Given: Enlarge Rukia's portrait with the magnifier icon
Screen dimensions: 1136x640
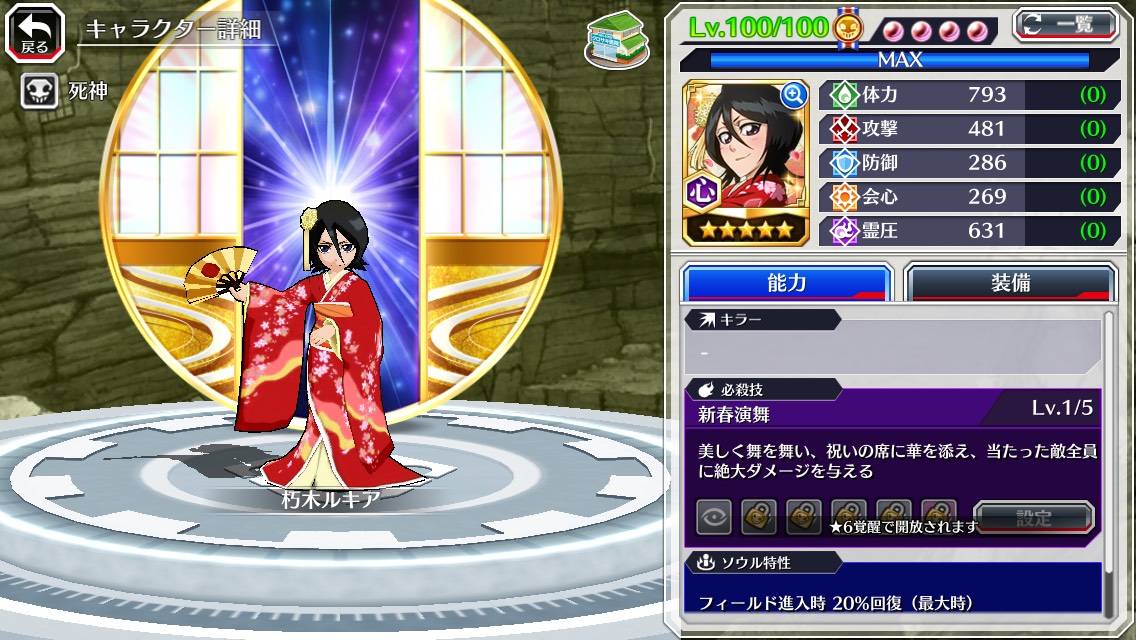Looking at the screenshot, I should point(794,95).
